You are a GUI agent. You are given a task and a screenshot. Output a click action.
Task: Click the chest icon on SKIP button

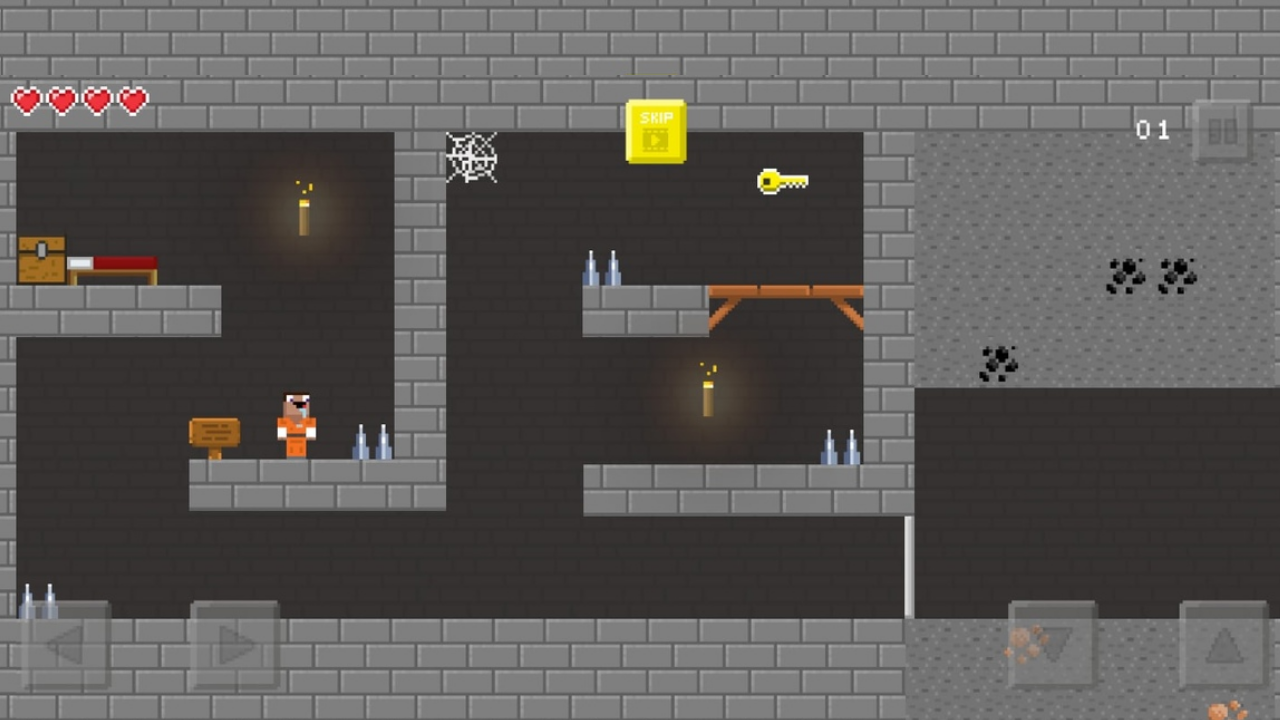coord(656,138)
